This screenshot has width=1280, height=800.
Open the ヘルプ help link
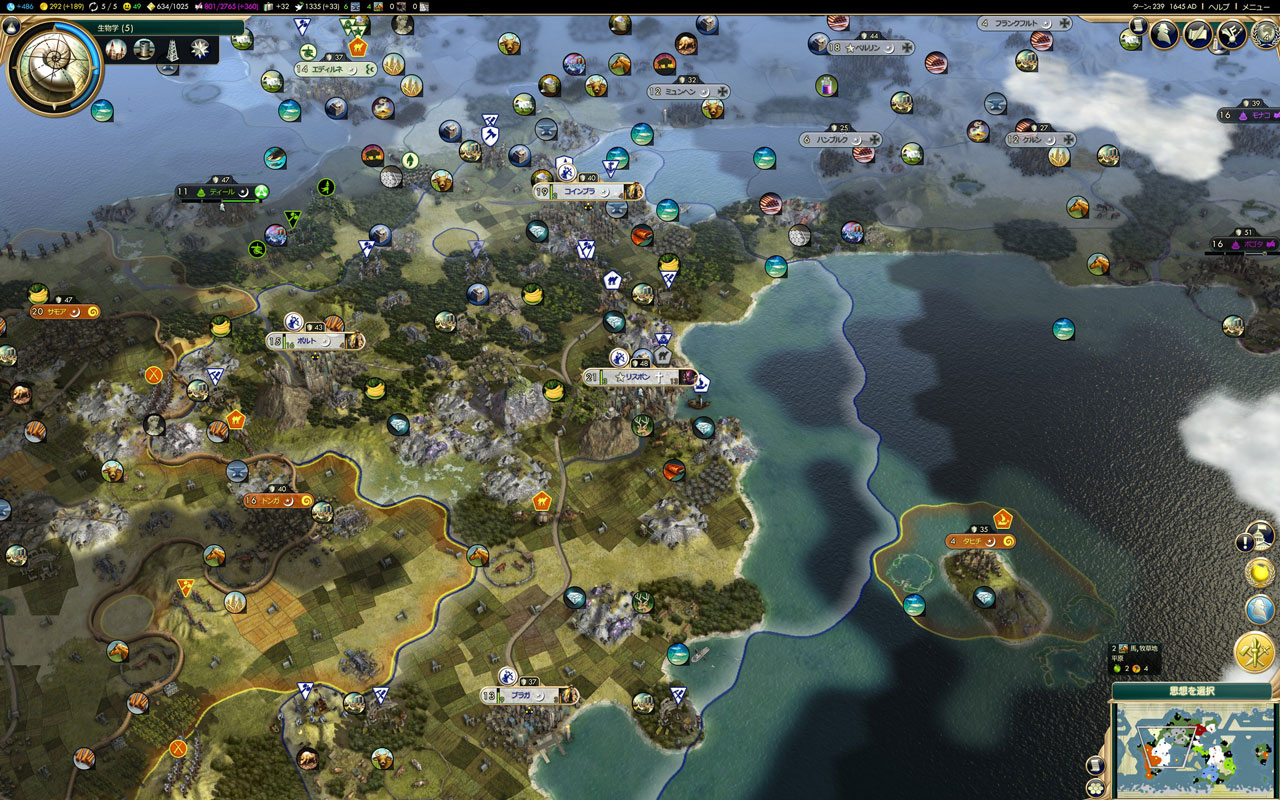coord(1219,6)
